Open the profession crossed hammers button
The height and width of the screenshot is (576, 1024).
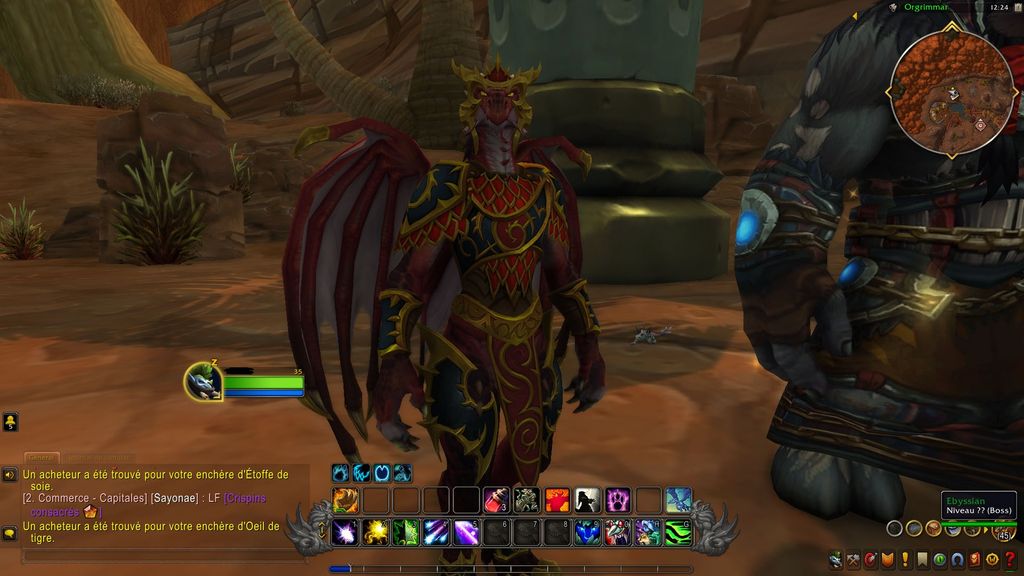853,560
